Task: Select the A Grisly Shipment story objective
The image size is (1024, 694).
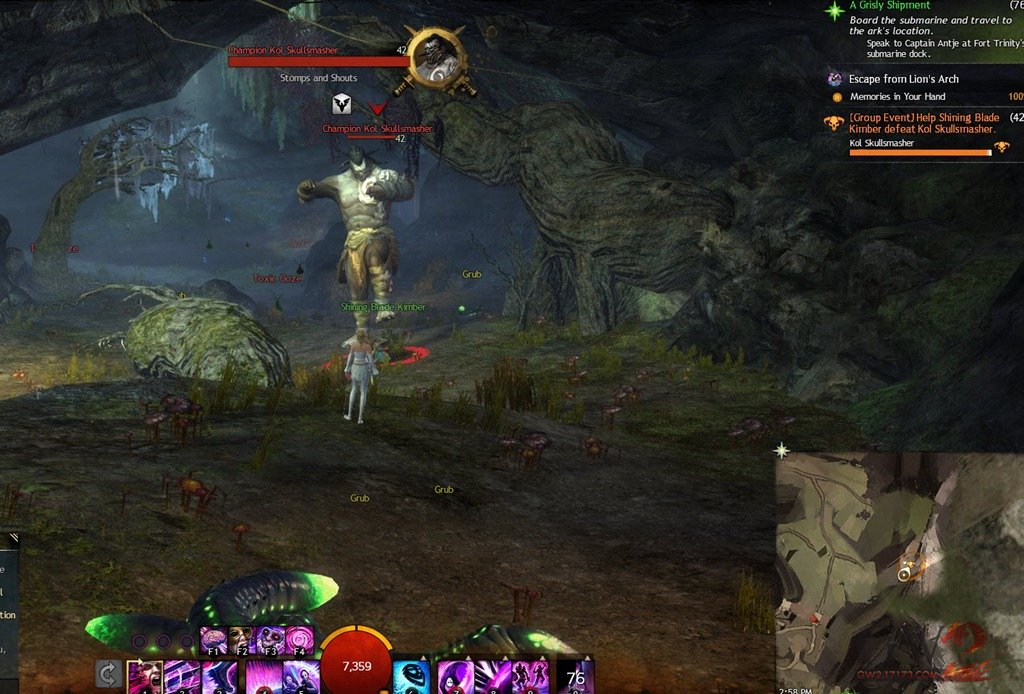Action: (x=890, y=6)
